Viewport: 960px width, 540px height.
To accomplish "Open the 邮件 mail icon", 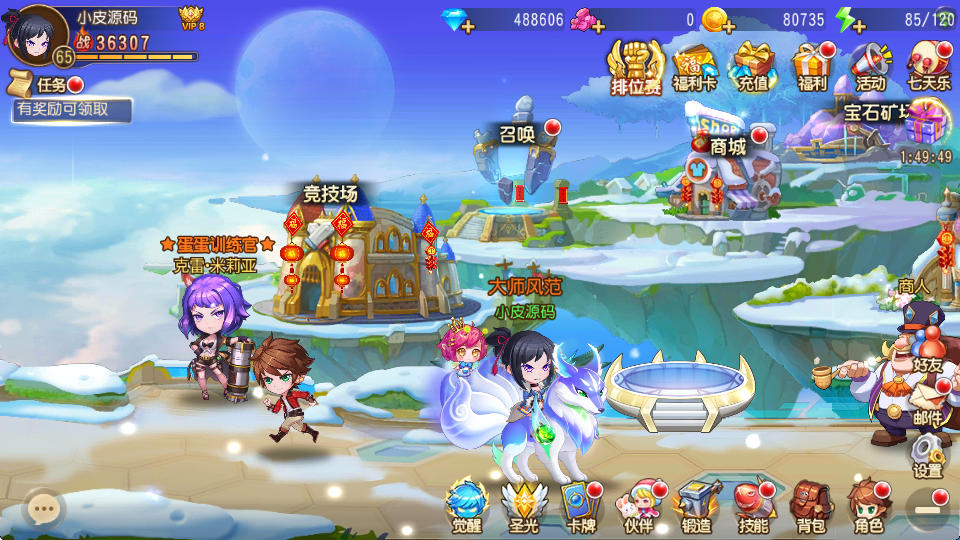I will tap(927, 403).
